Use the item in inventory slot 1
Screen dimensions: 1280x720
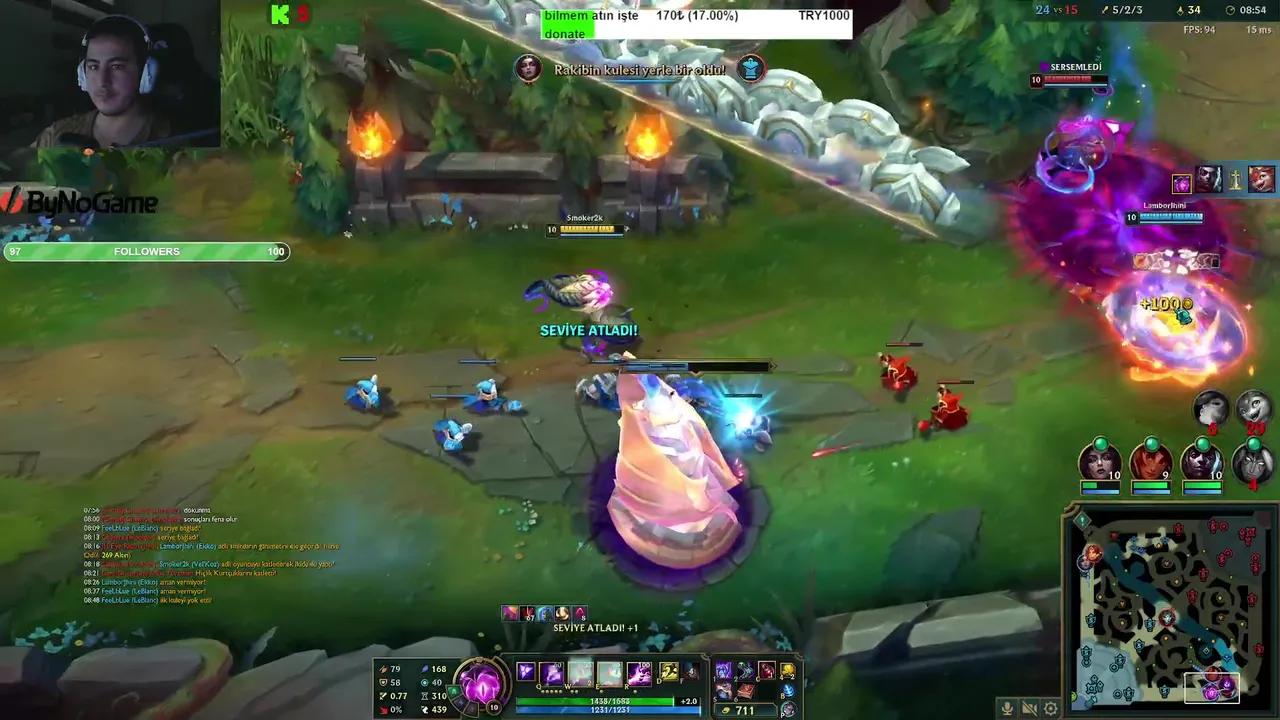tap(724, 670)
